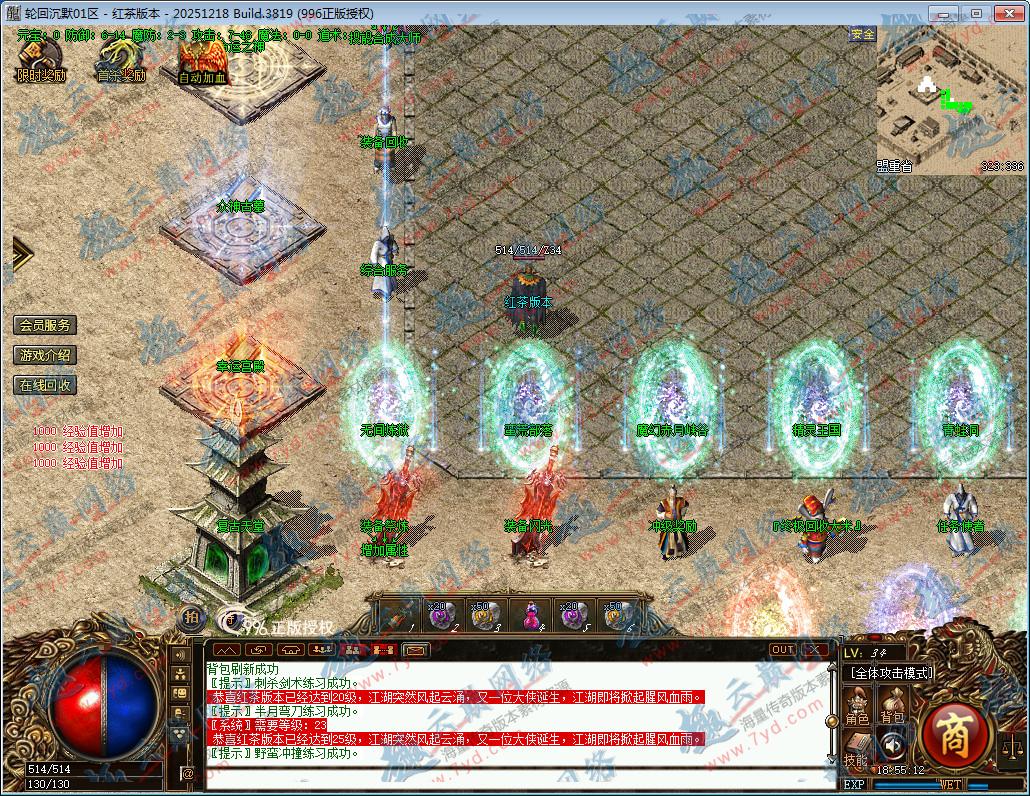This screenshot has width=1030, height=796.
Task: Open the 在线回收 online recycle button
Action: pyautogui.click(x=45, y=385)
